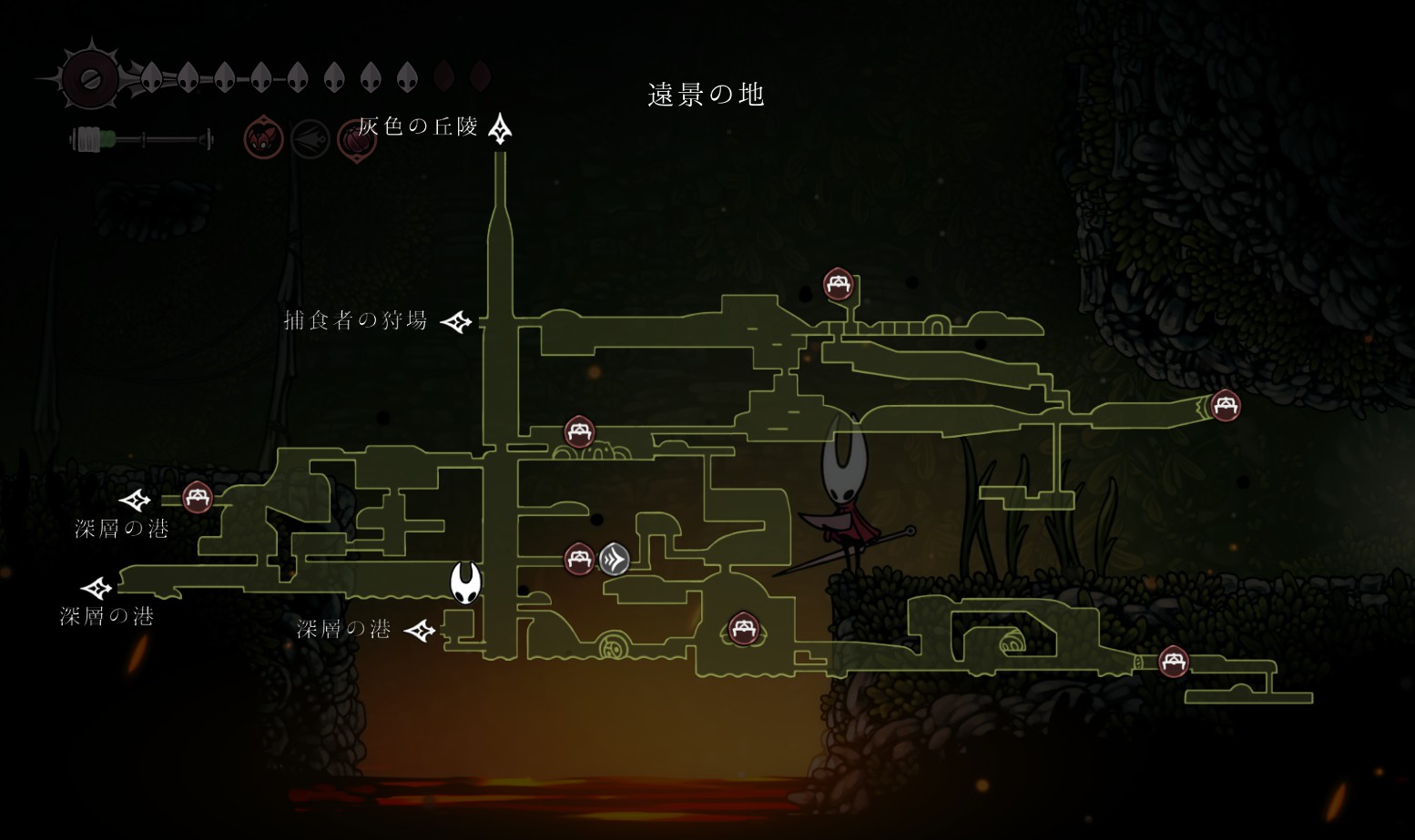Click the bench marker beside the 深層の港 exit arrow
Image resolution: width=1415 pixels, height=840 pixels.
[x=198, y=498]
